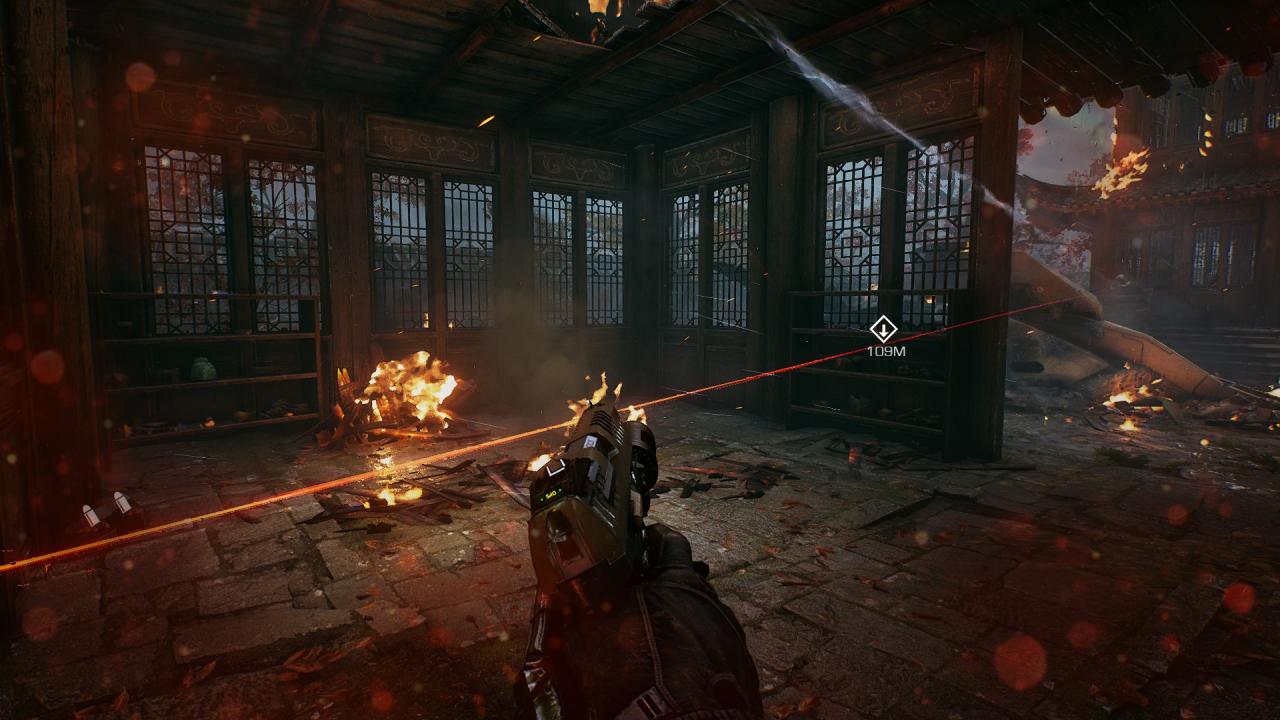Screen dimensions: 1280x720
Task: Click the diamond objective waypoint marker
Action: point(883,329)
